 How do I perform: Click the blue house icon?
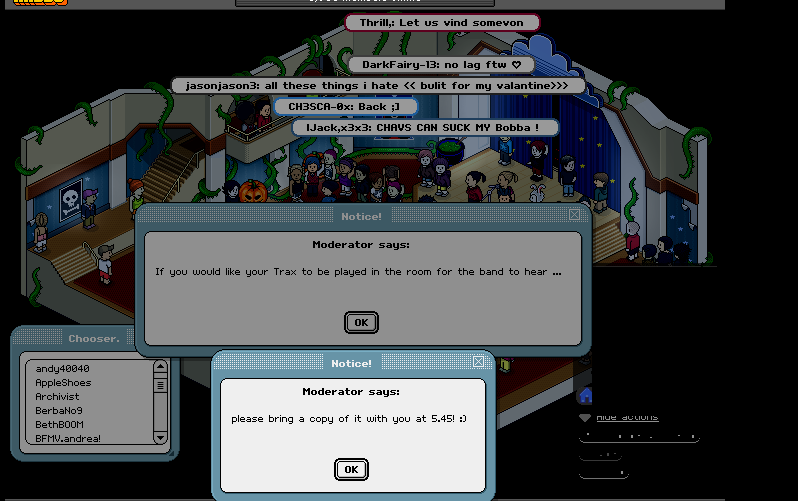[x=586, y=395]
